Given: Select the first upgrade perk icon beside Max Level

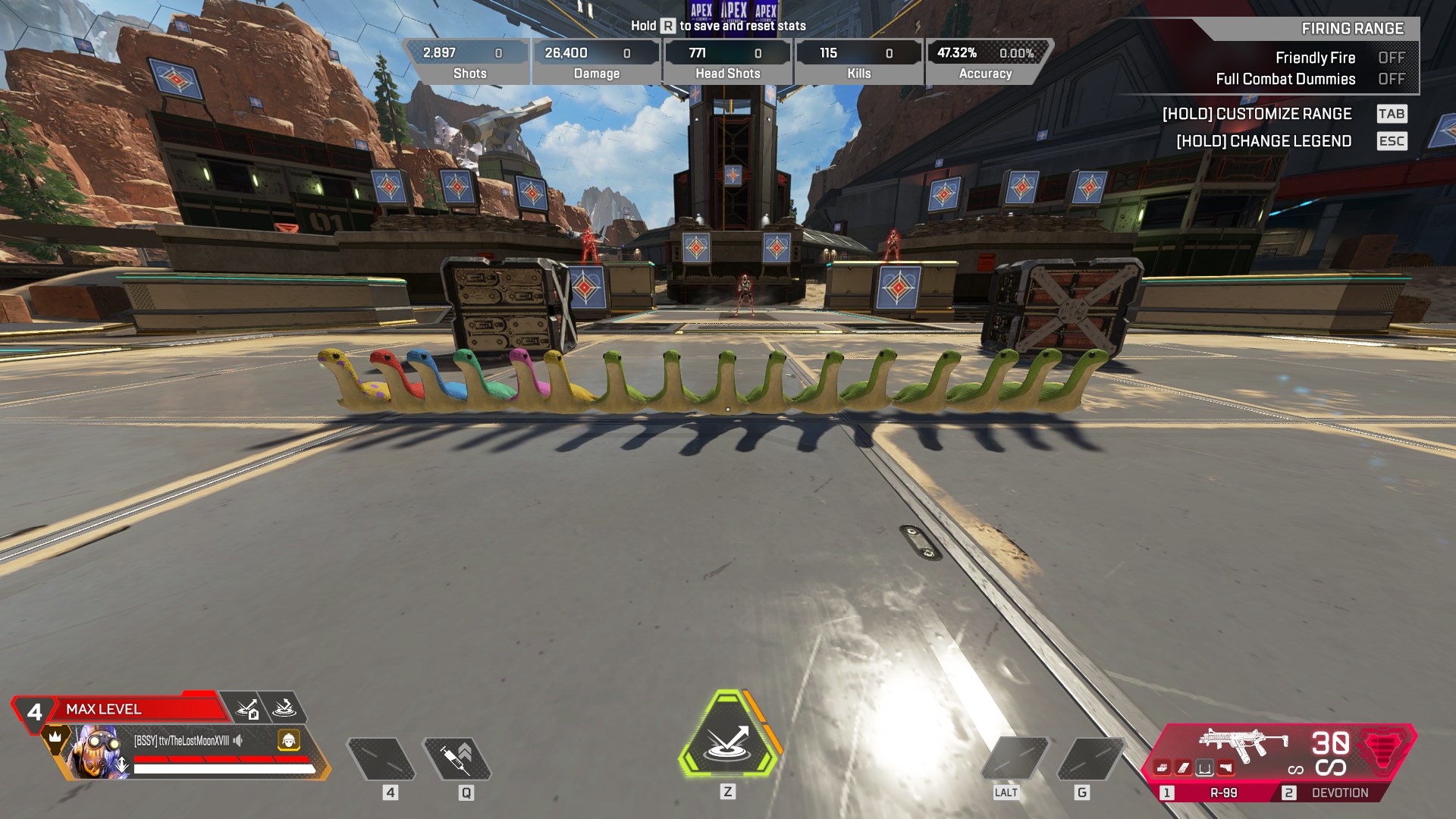Looking at the screenshot, I should coord(248,708).
